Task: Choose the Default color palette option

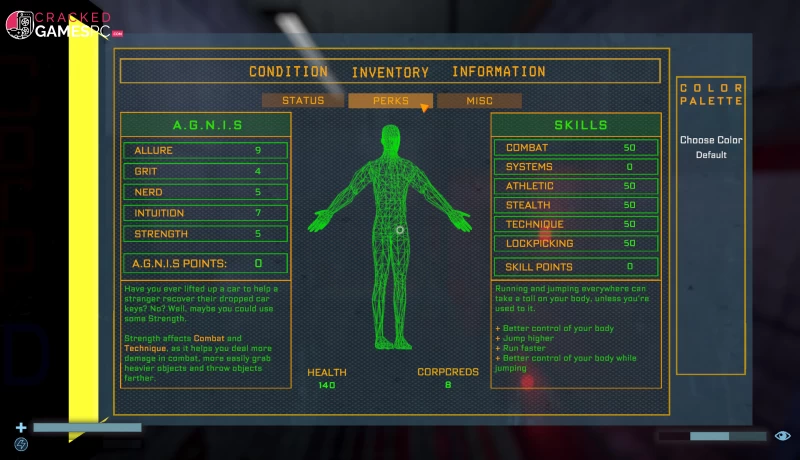Action: click(711, 155)
